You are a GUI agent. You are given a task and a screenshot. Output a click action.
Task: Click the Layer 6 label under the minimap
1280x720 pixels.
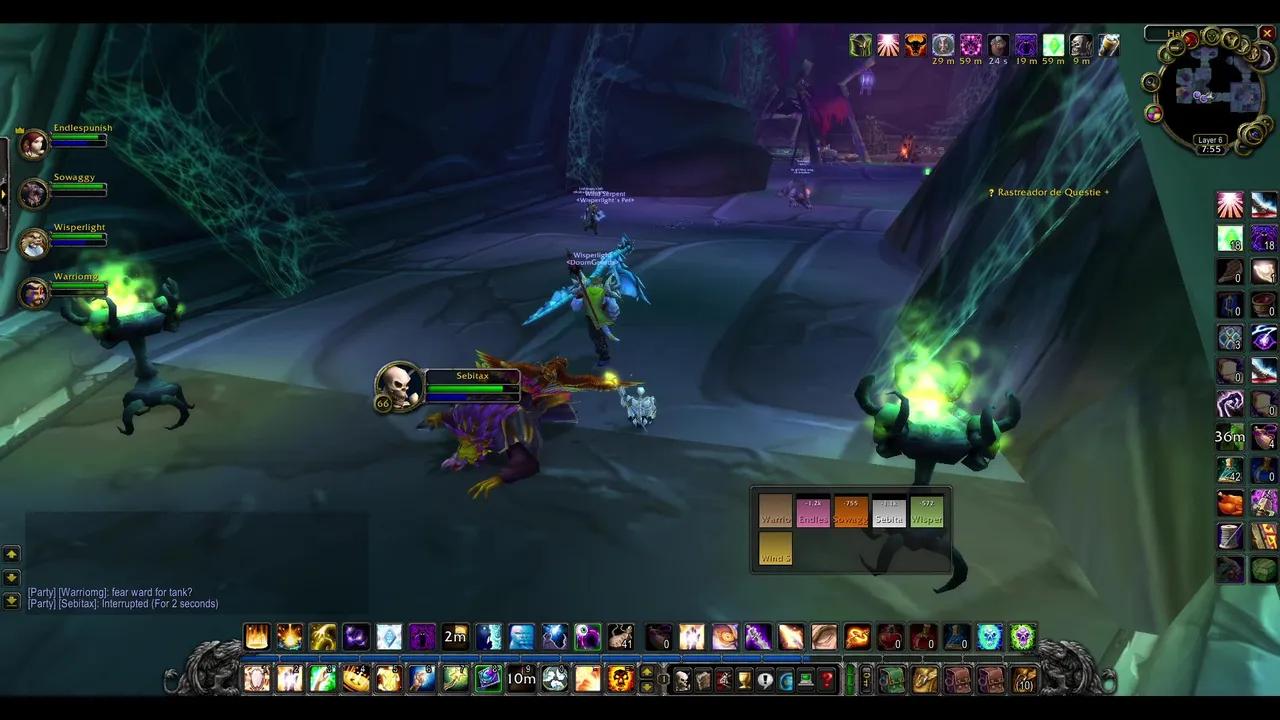(x=1211, y=139)
